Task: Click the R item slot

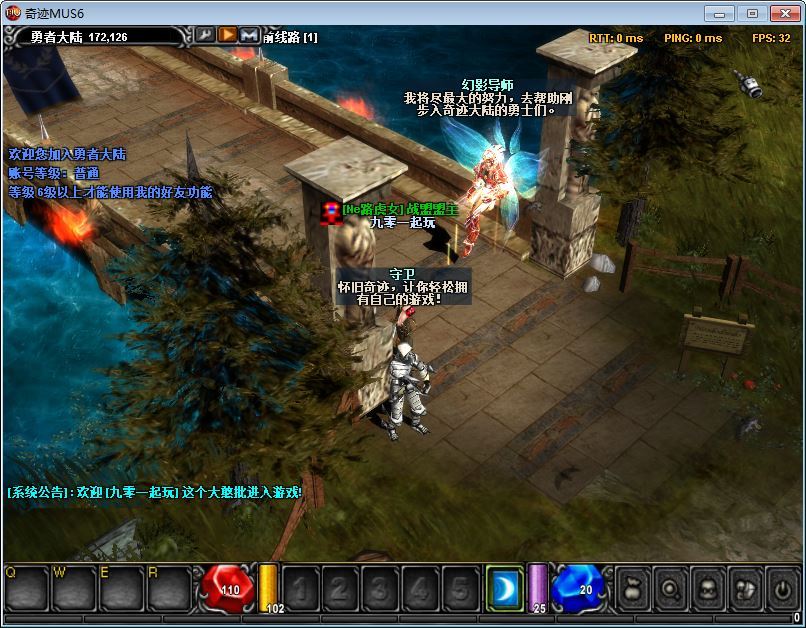Action: [168, 589]
